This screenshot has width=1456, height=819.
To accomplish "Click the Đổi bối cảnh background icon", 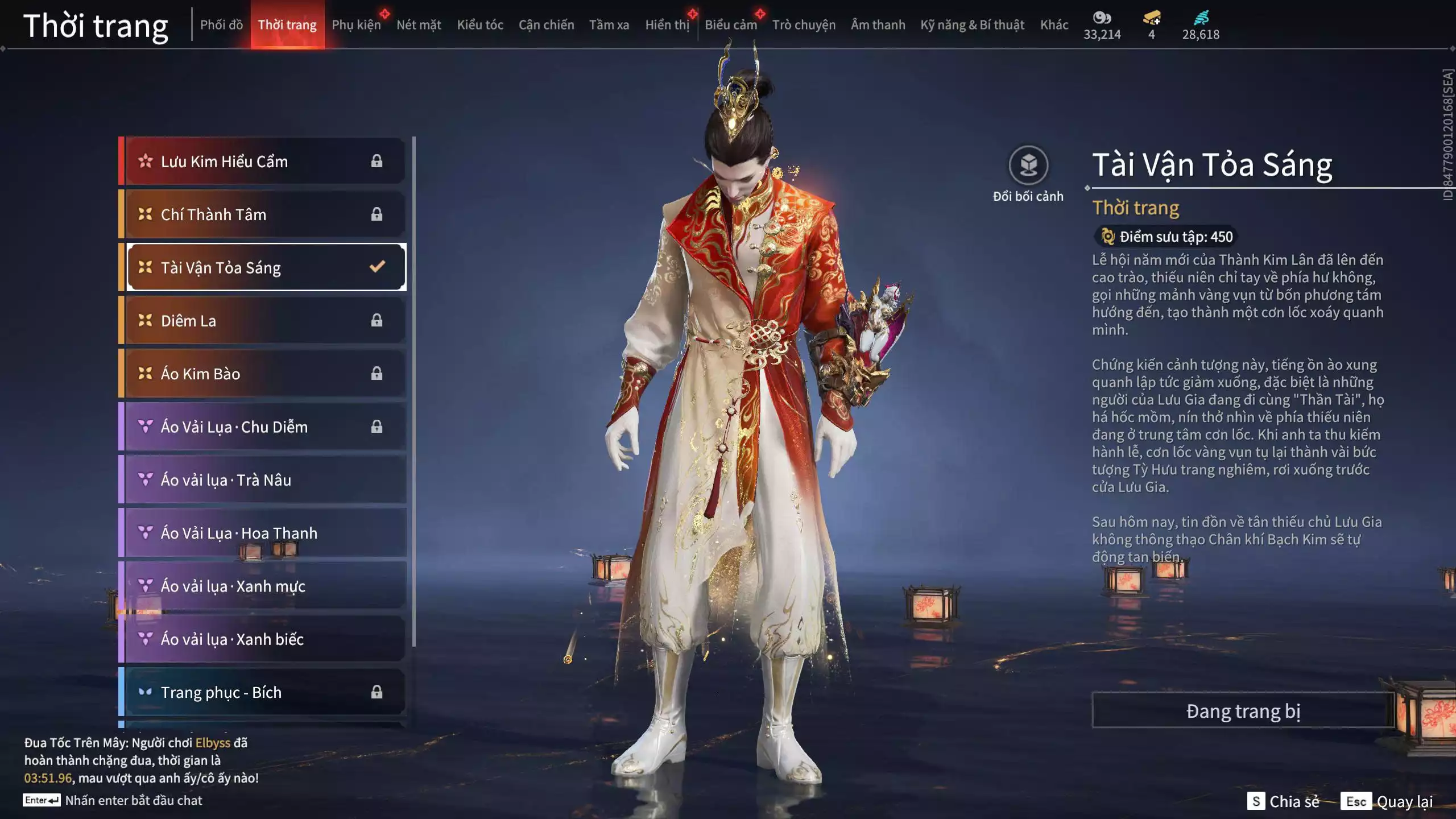I will coord(1028,166).
